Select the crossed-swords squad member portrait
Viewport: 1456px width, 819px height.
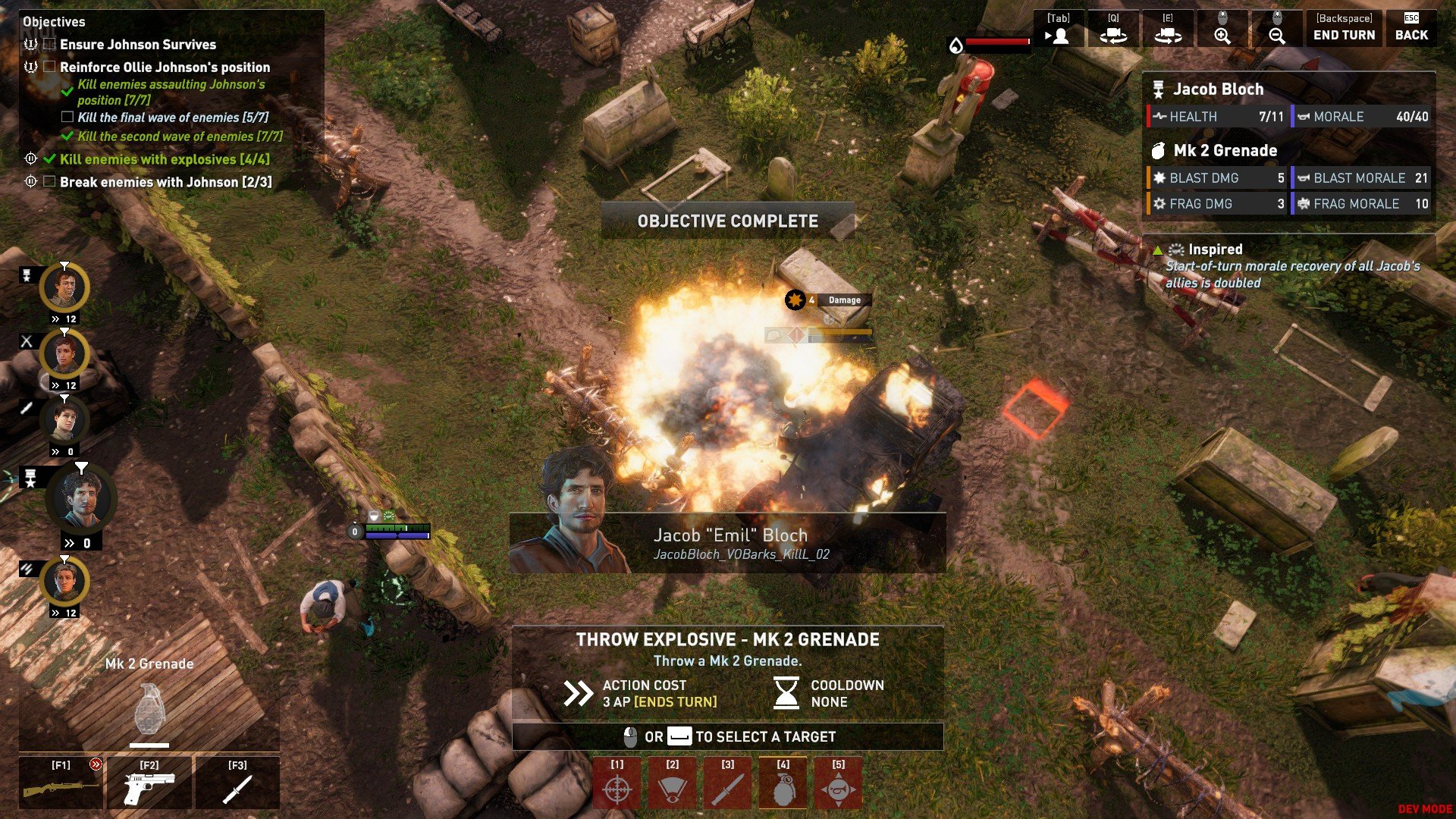(x=64, y=354)
